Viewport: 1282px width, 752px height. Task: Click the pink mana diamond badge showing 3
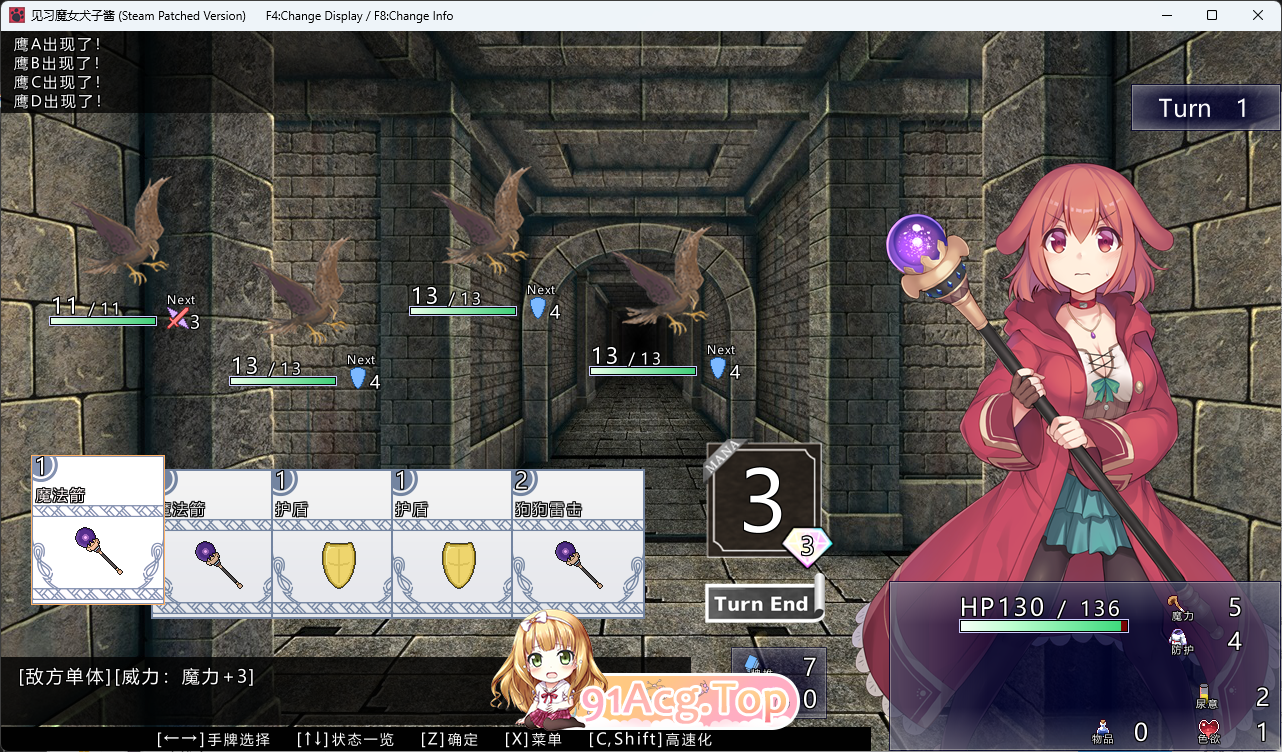pos(806,548)
